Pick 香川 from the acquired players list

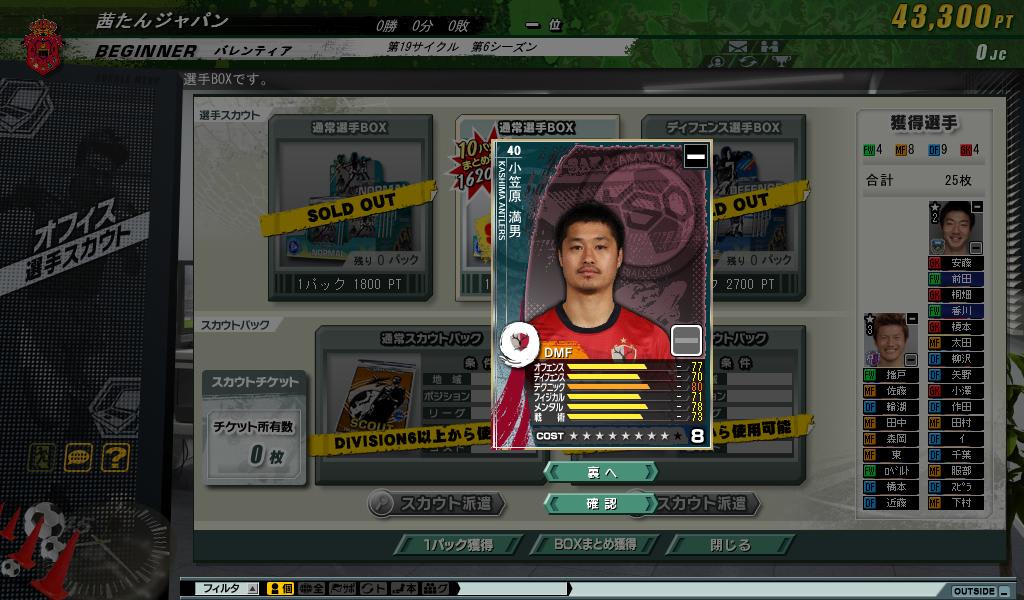point(958,311)
